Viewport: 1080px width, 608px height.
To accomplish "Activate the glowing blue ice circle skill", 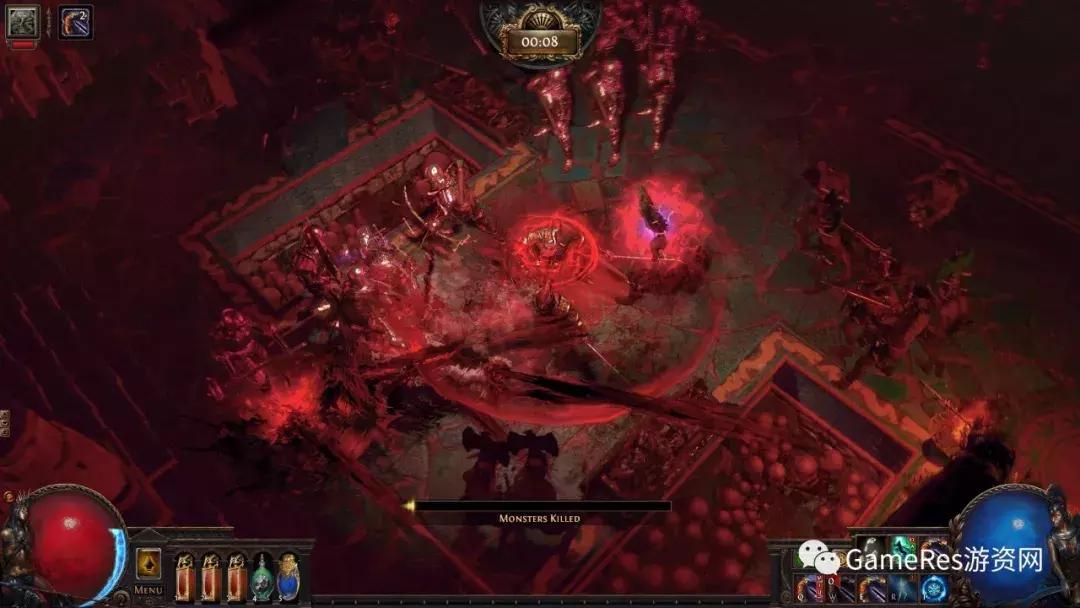I will (934, 588).
